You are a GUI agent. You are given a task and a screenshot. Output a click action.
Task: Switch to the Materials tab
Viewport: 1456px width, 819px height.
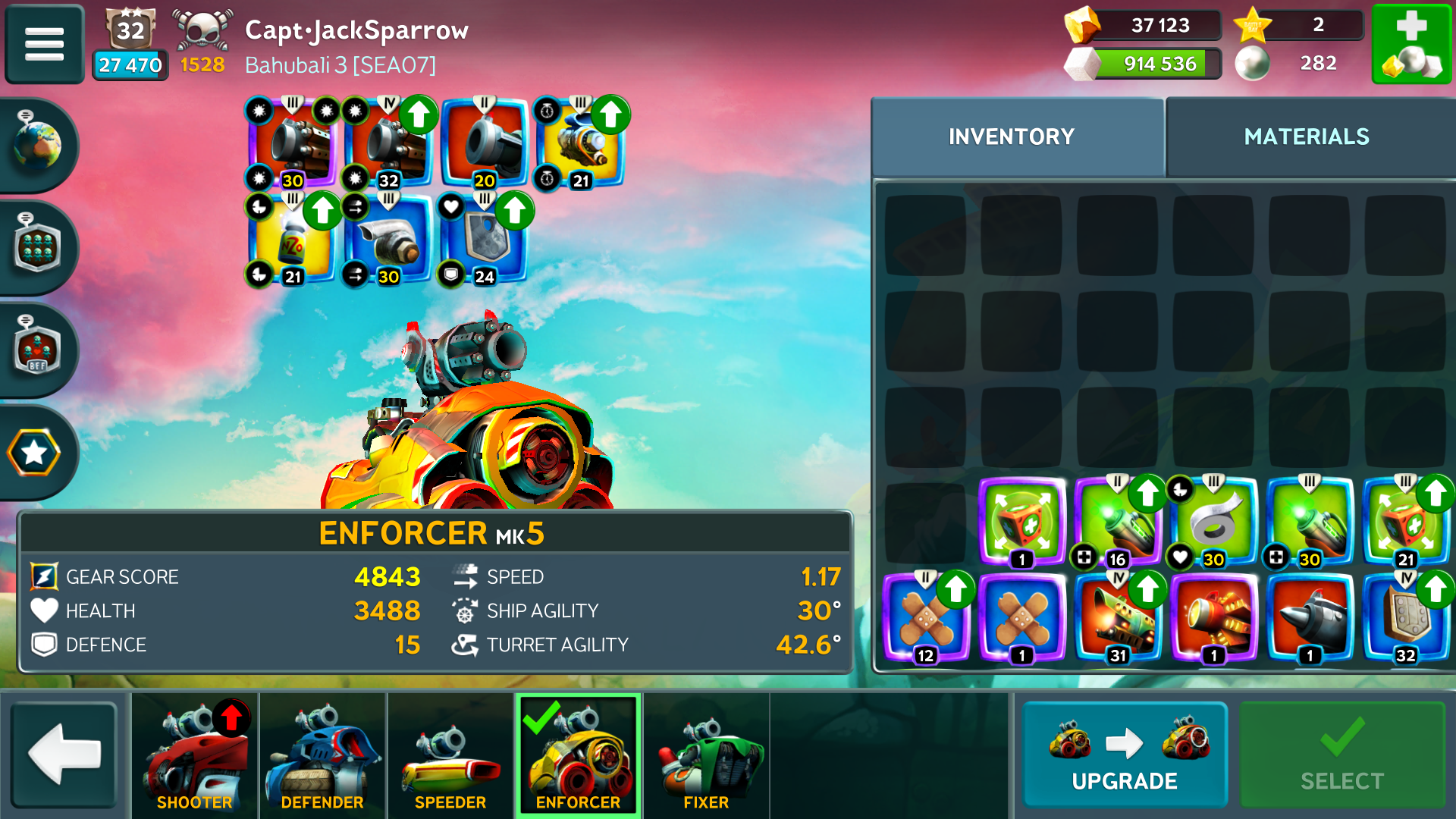(1307, 136)
